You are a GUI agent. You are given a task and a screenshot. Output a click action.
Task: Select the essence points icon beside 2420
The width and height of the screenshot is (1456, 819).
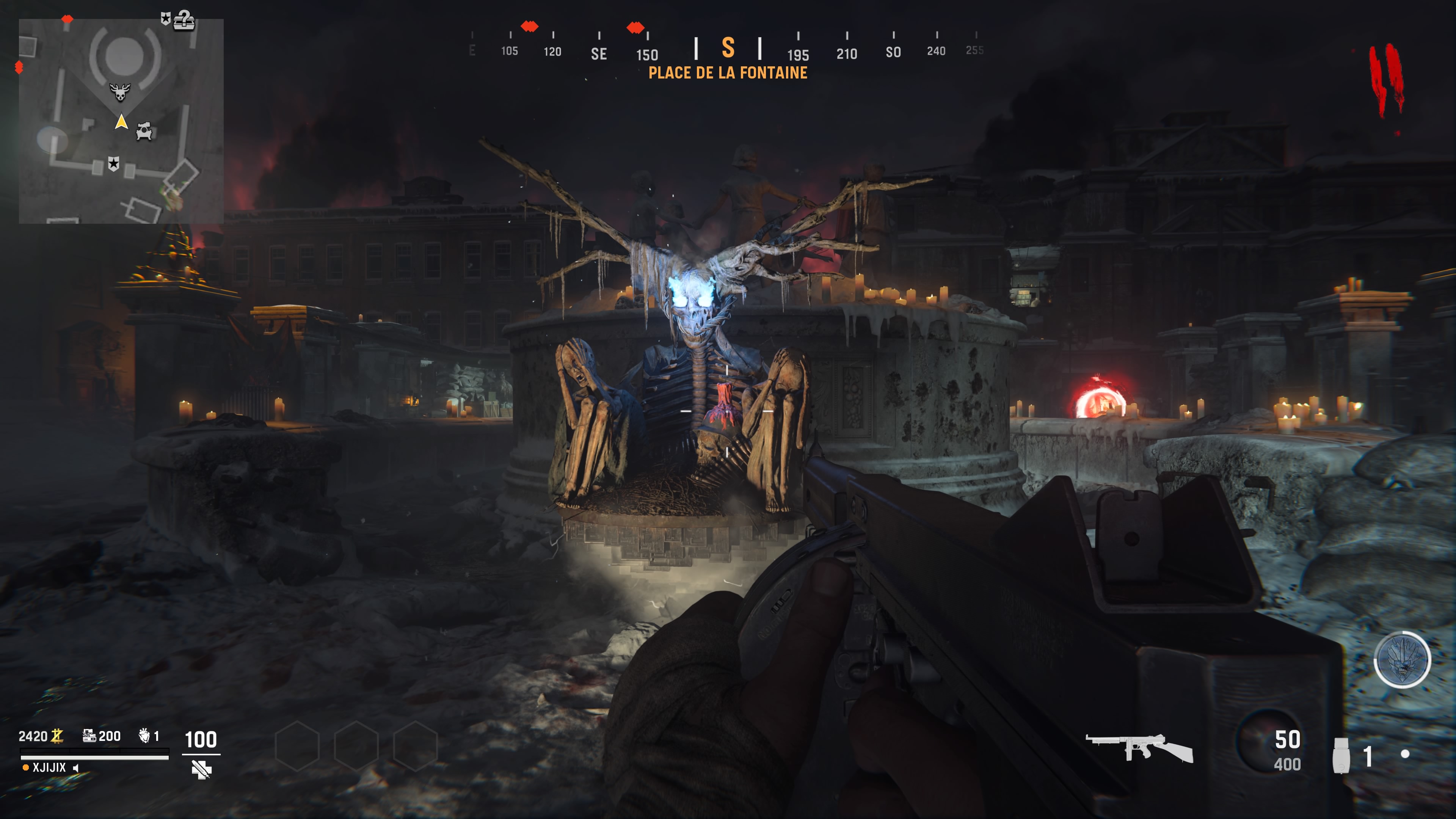(57, 735)
